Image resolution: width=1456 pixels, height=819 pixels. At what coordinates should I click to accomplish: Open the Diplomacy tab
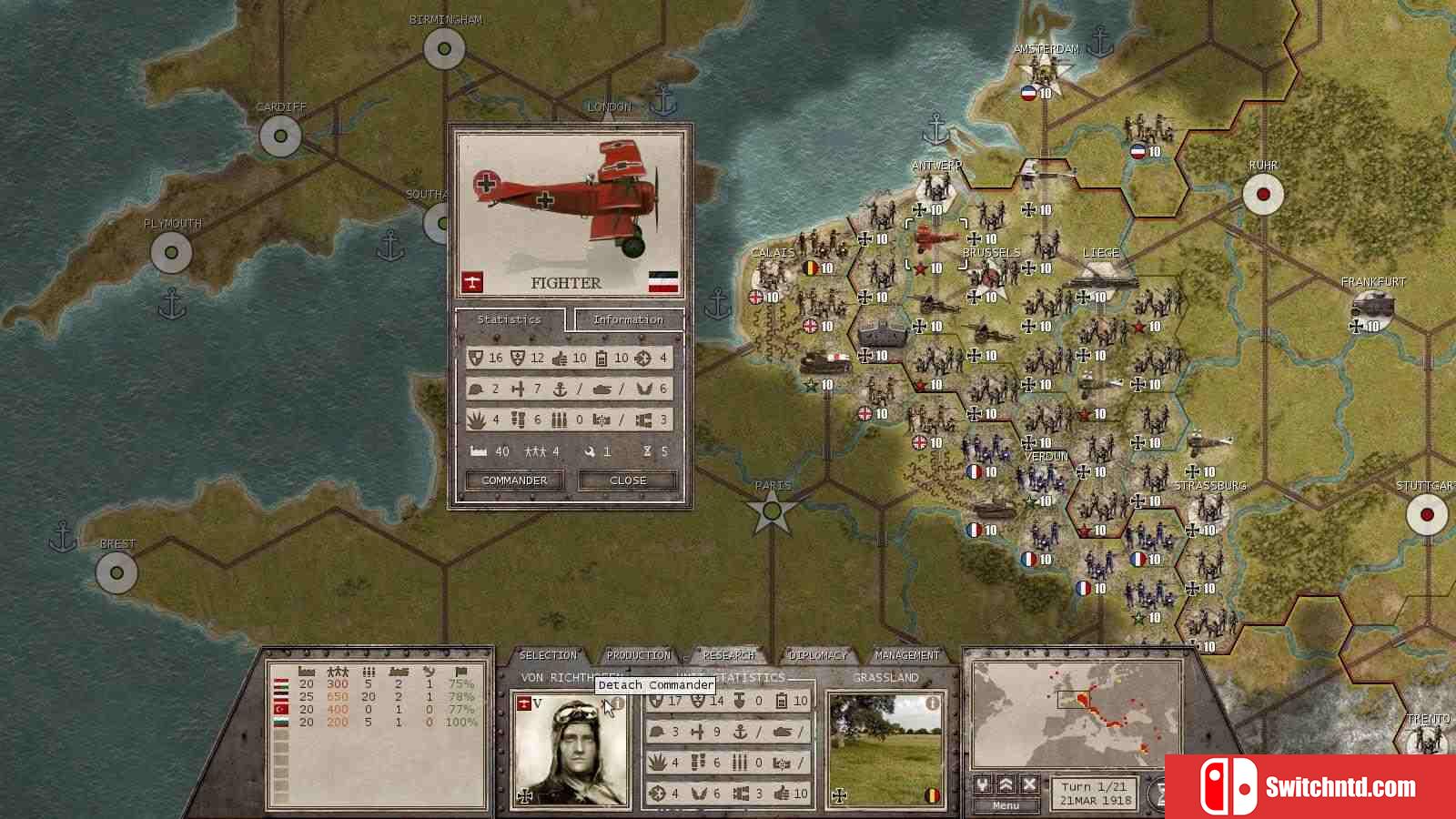pos(817,655)
